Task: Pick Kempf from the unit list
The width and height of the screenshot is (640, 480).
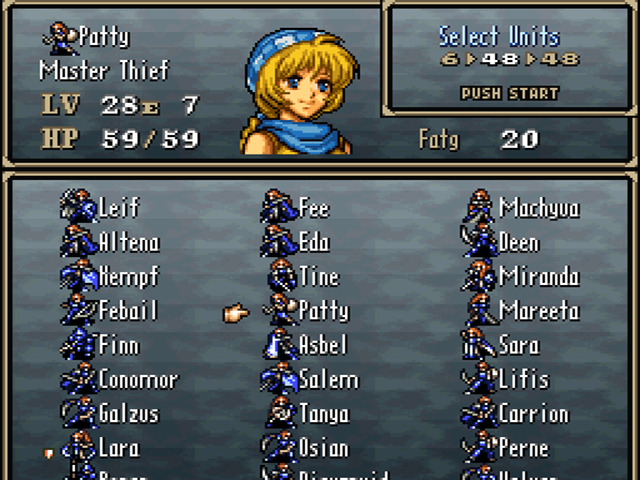Action: click(128, 277)
